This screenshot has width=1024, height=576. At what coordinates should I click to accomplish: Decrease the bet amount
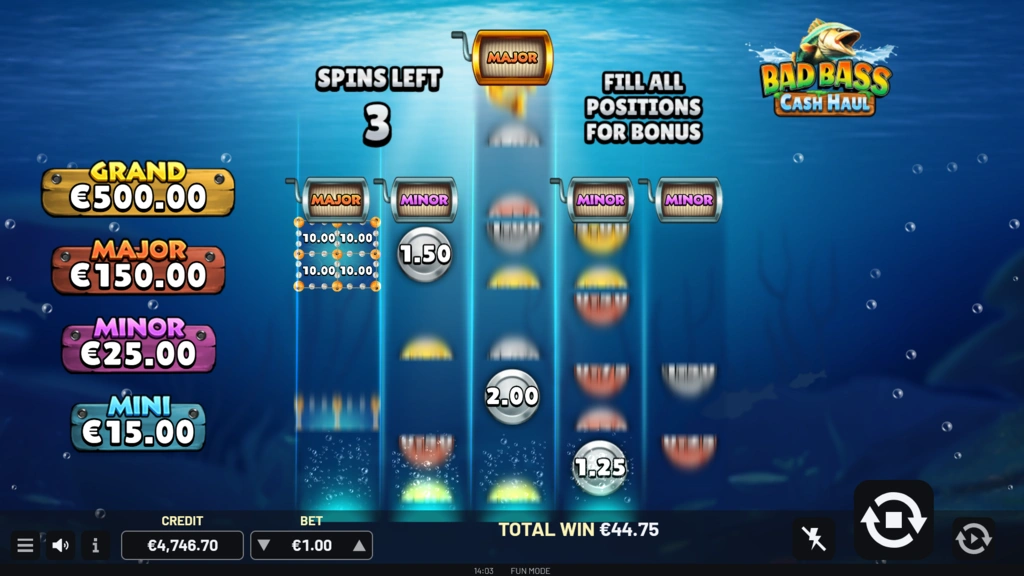264,545
